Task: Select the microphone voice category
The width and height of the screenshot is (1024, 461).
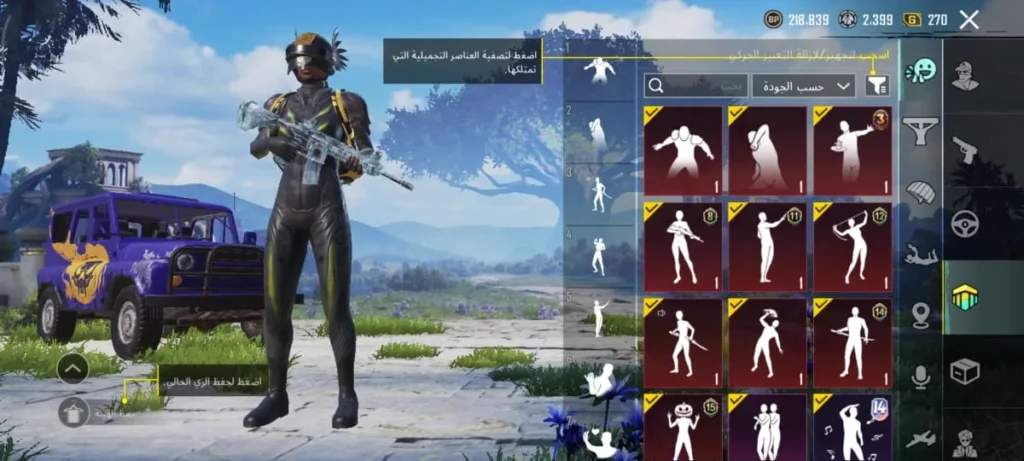Action: click(x=919, y=377)
